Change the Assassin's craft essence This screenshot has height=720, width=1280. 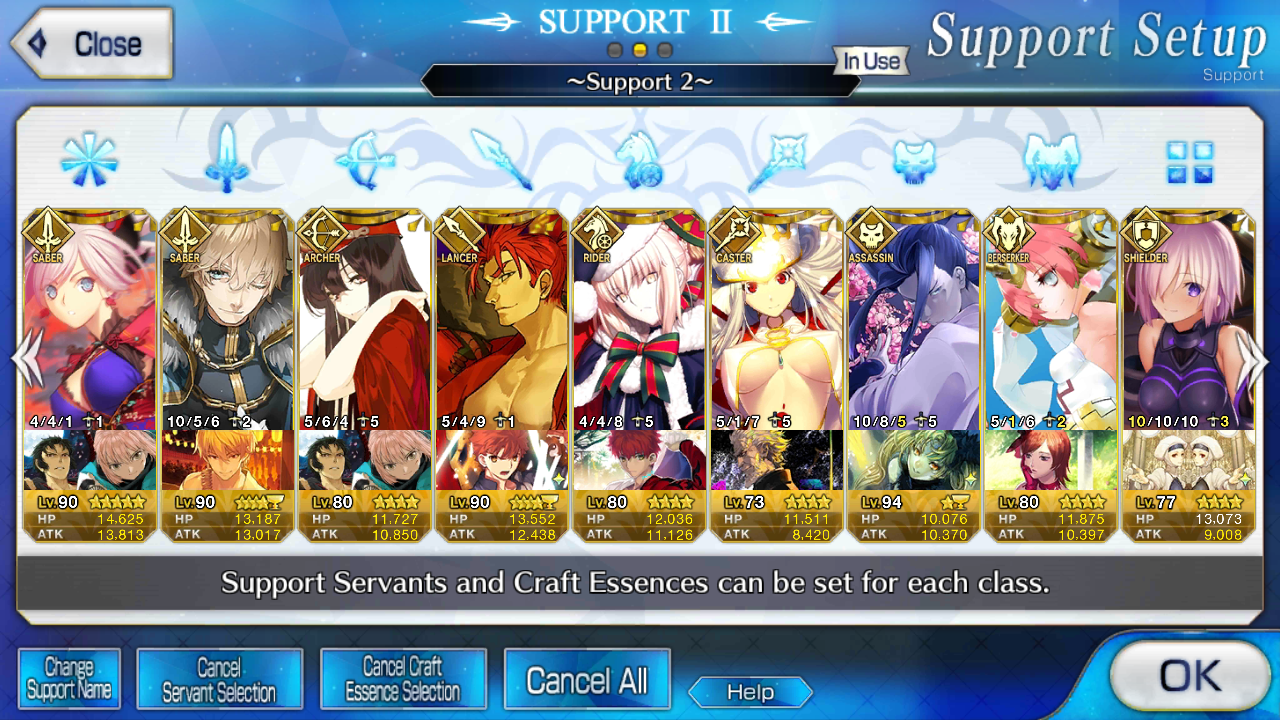pyautogui.click(x=913, y=460)
